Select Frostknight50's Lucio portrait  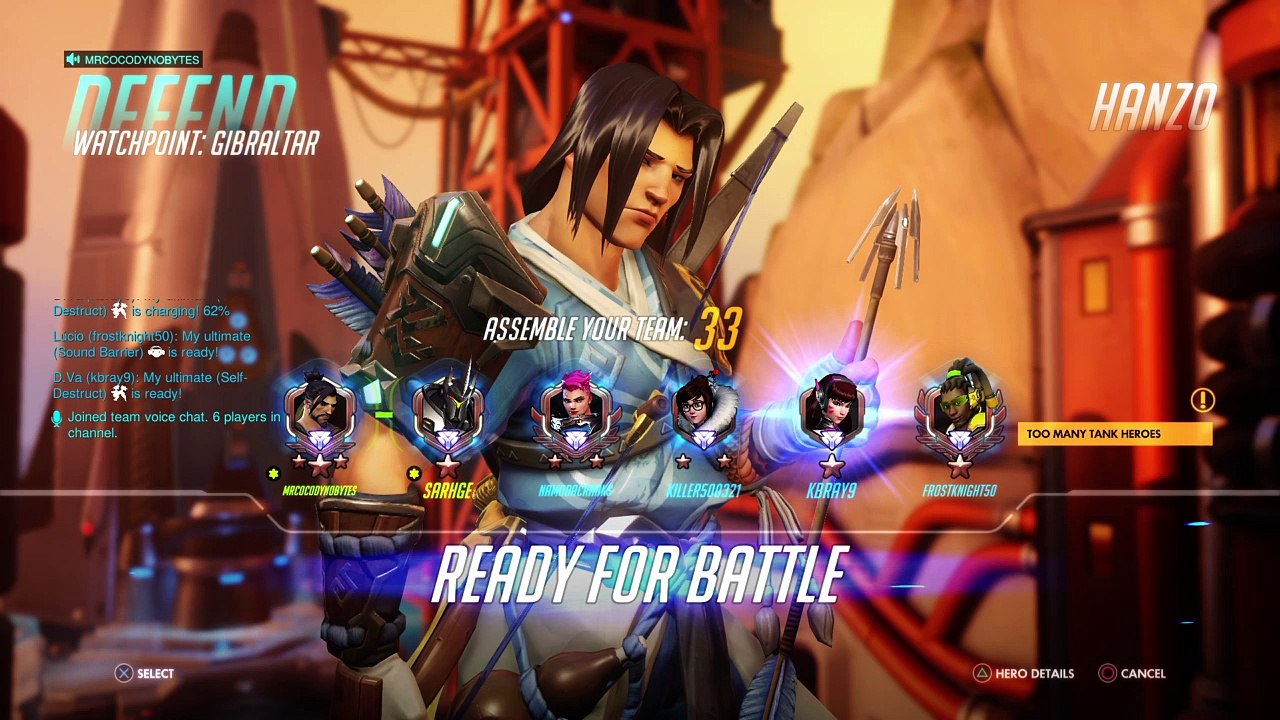pyautogui.click(x=959, y=412)
